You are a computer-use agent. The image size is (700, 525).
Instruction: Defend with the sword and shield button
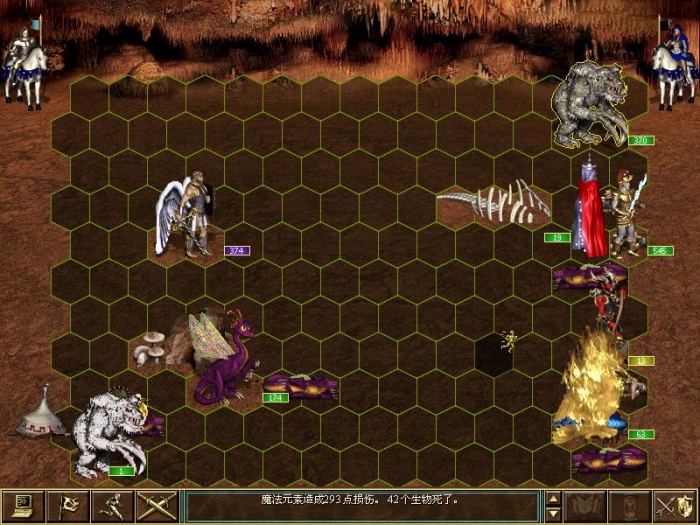click(675, 506)
